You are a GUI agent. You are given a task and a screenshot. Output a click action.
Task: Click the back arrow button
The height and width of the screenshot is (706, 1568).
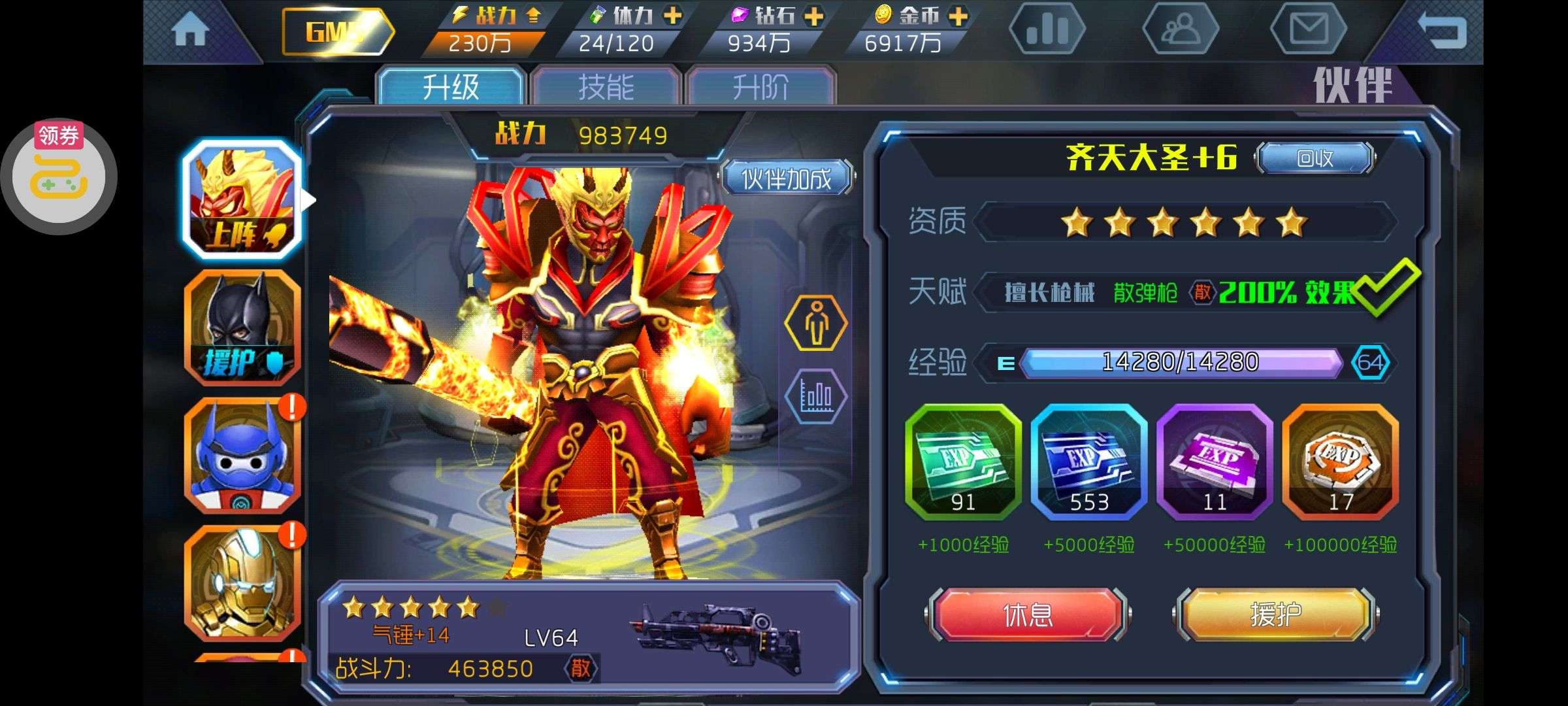click(1442, 30)
